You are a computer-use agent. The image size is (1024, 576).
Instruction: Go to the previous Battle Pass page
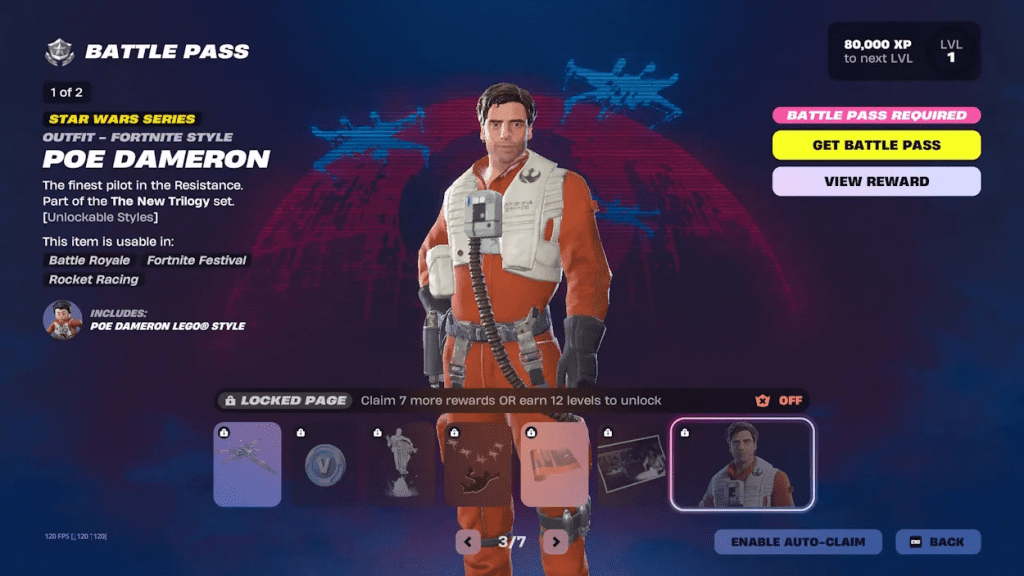point(468,542)
